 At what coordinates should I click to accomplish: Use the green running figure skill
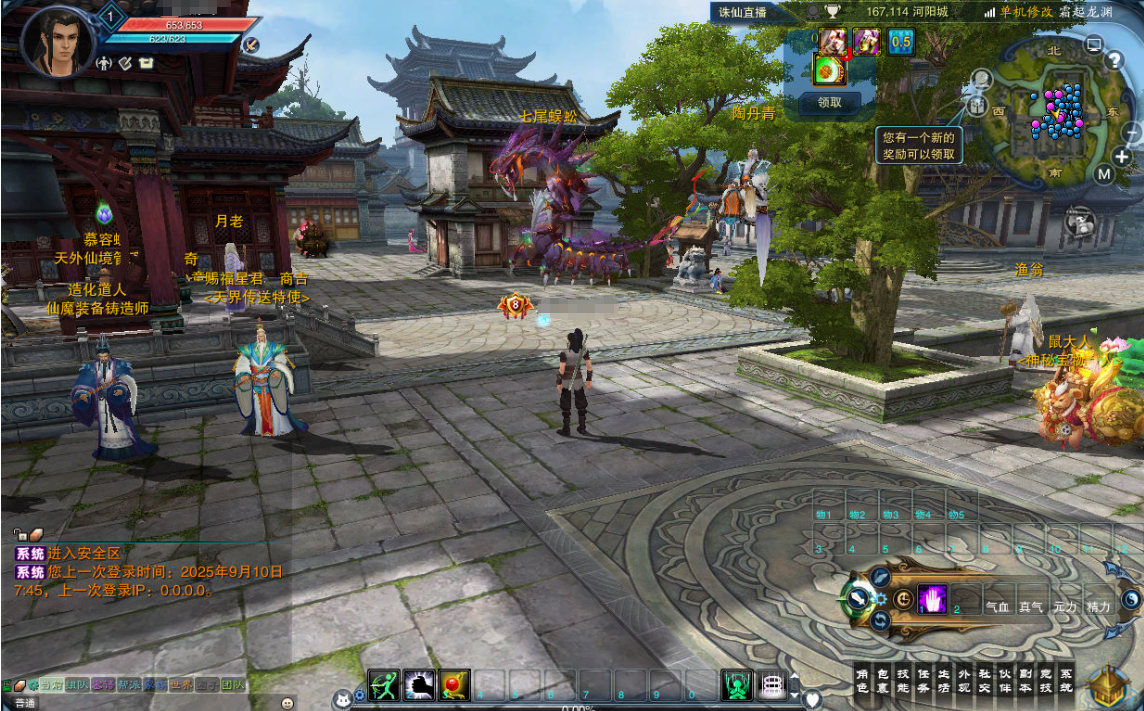[x=384, y=685]
